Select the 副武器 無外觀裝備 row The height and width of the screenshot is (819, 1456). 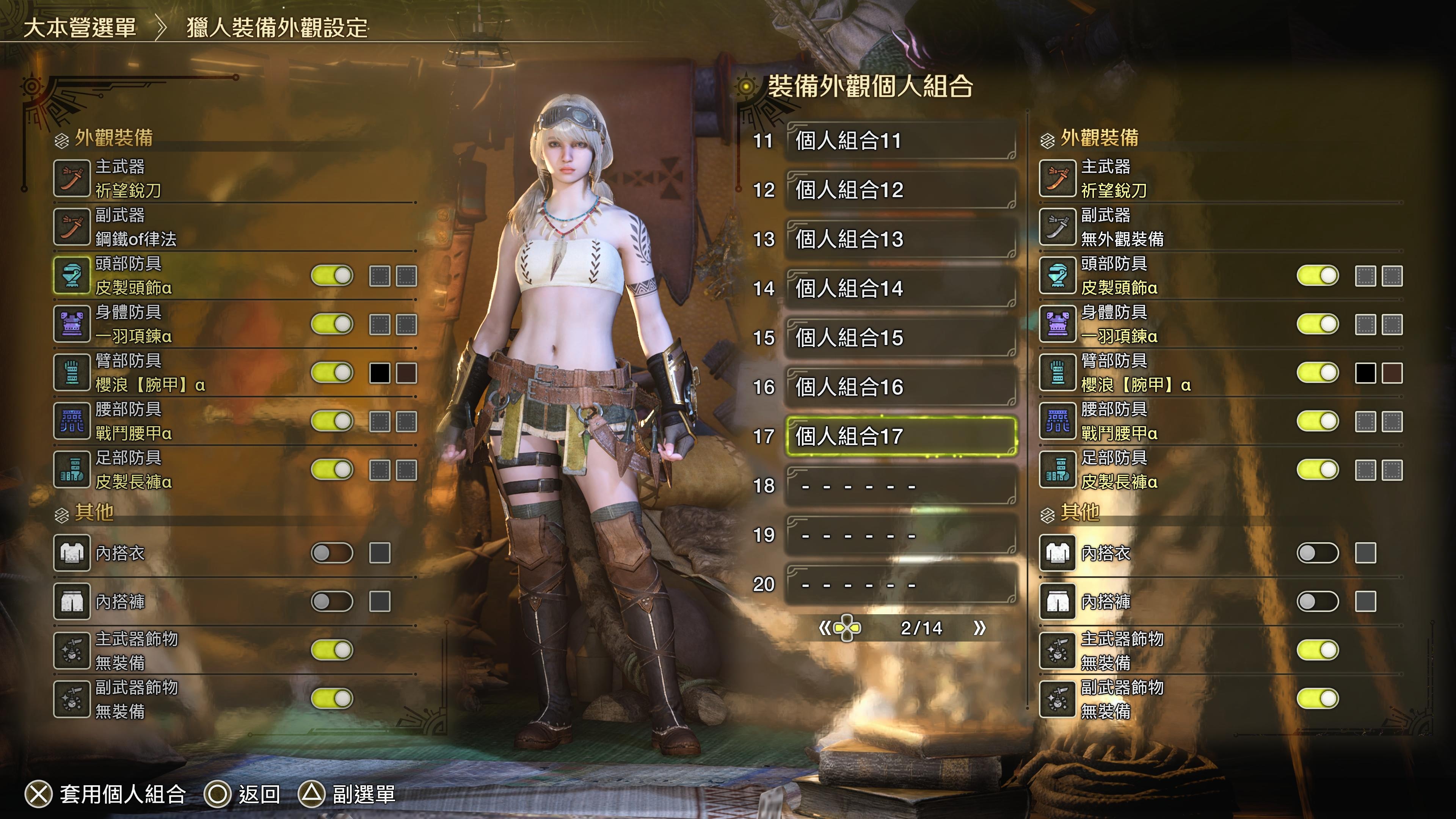(x=1221, y=227)
